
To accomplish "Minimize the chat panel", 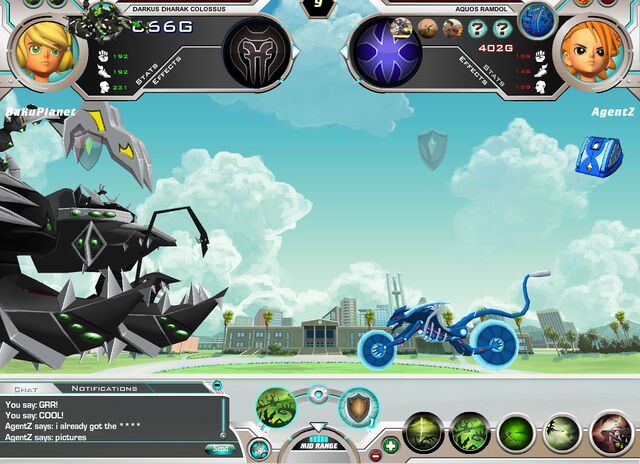I will point(218,385).
